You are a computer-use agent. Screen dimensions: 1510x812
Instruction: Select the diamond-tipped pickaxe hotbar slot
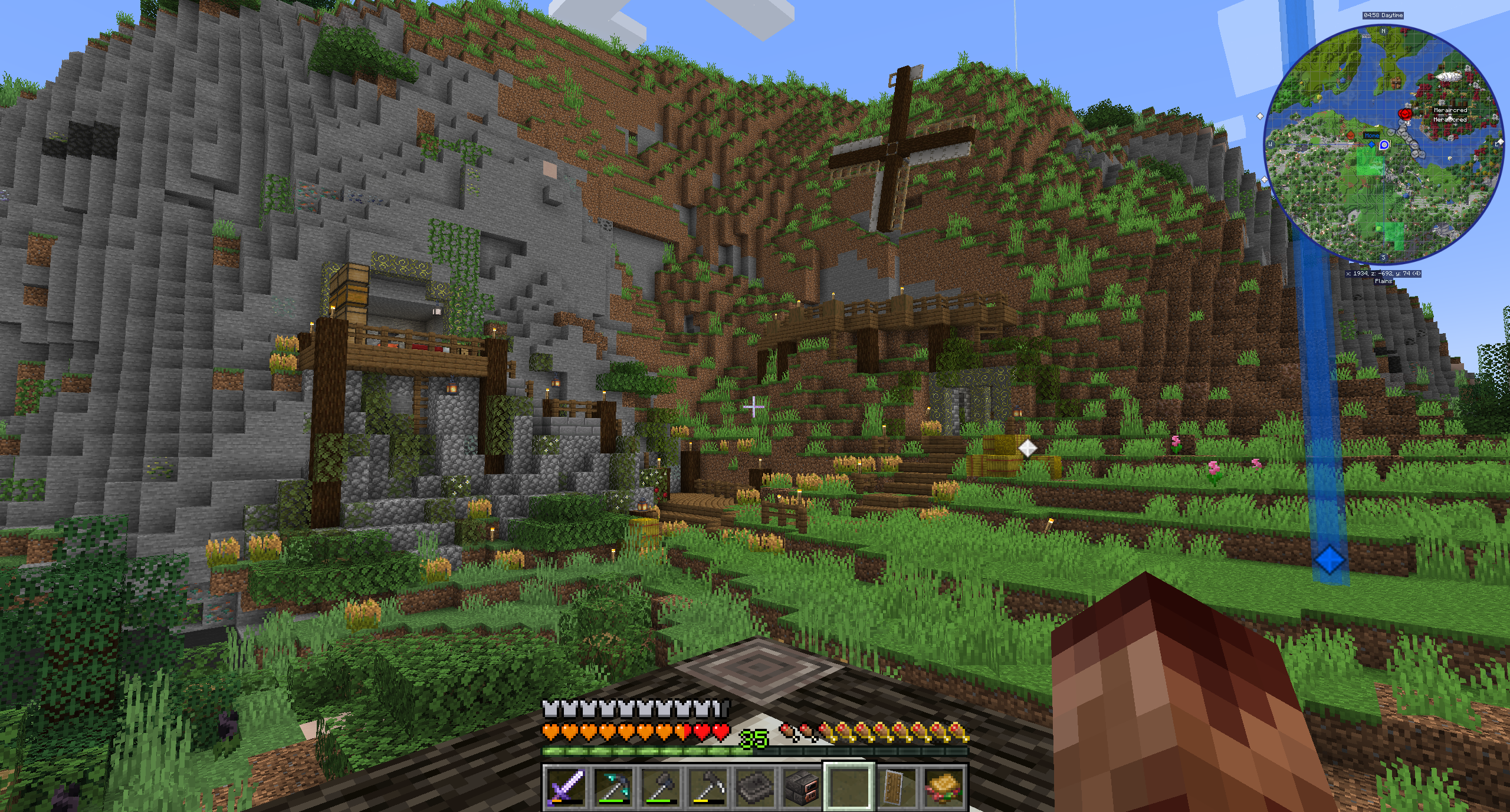click(x=612, y=787)
